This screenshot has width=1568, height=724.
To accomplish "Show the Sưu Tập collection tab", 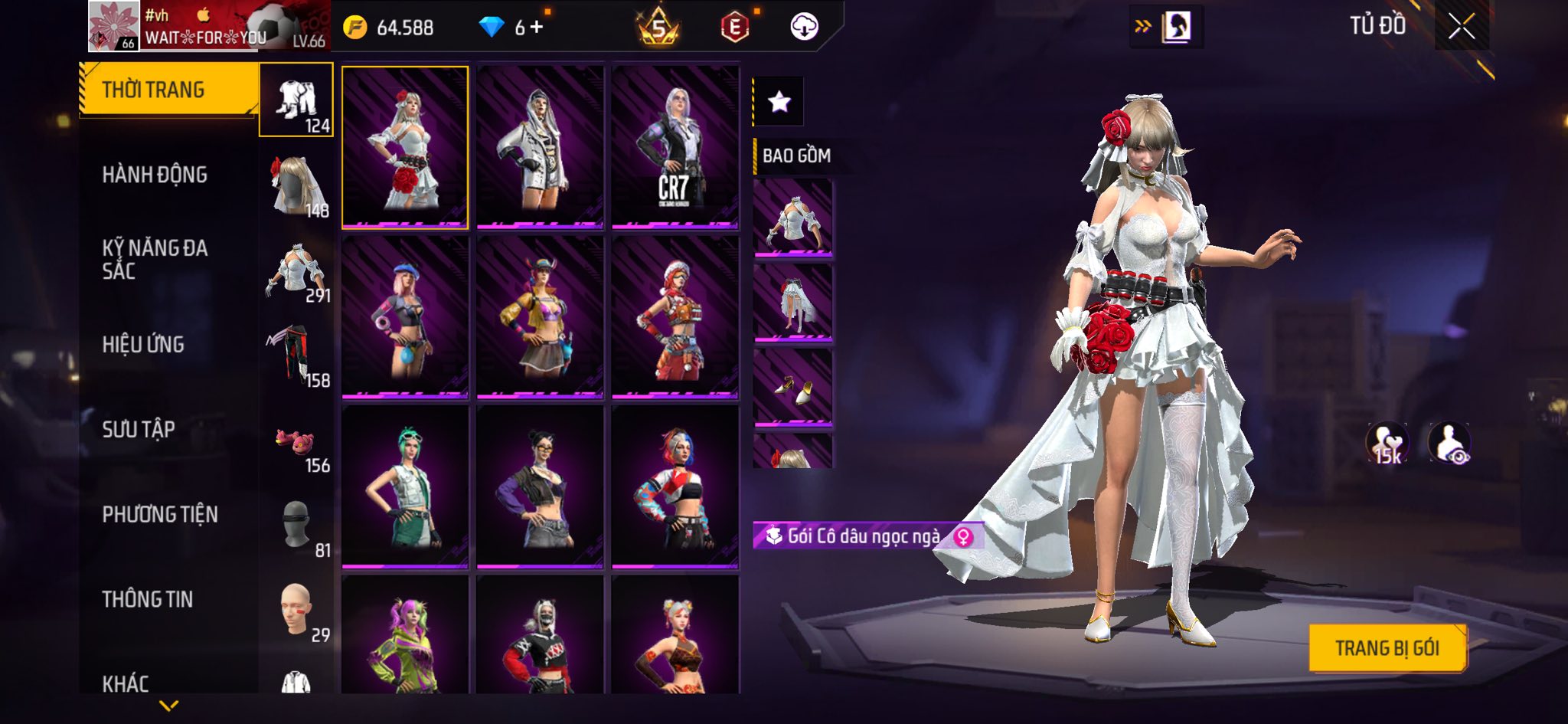I will [139, 429].
